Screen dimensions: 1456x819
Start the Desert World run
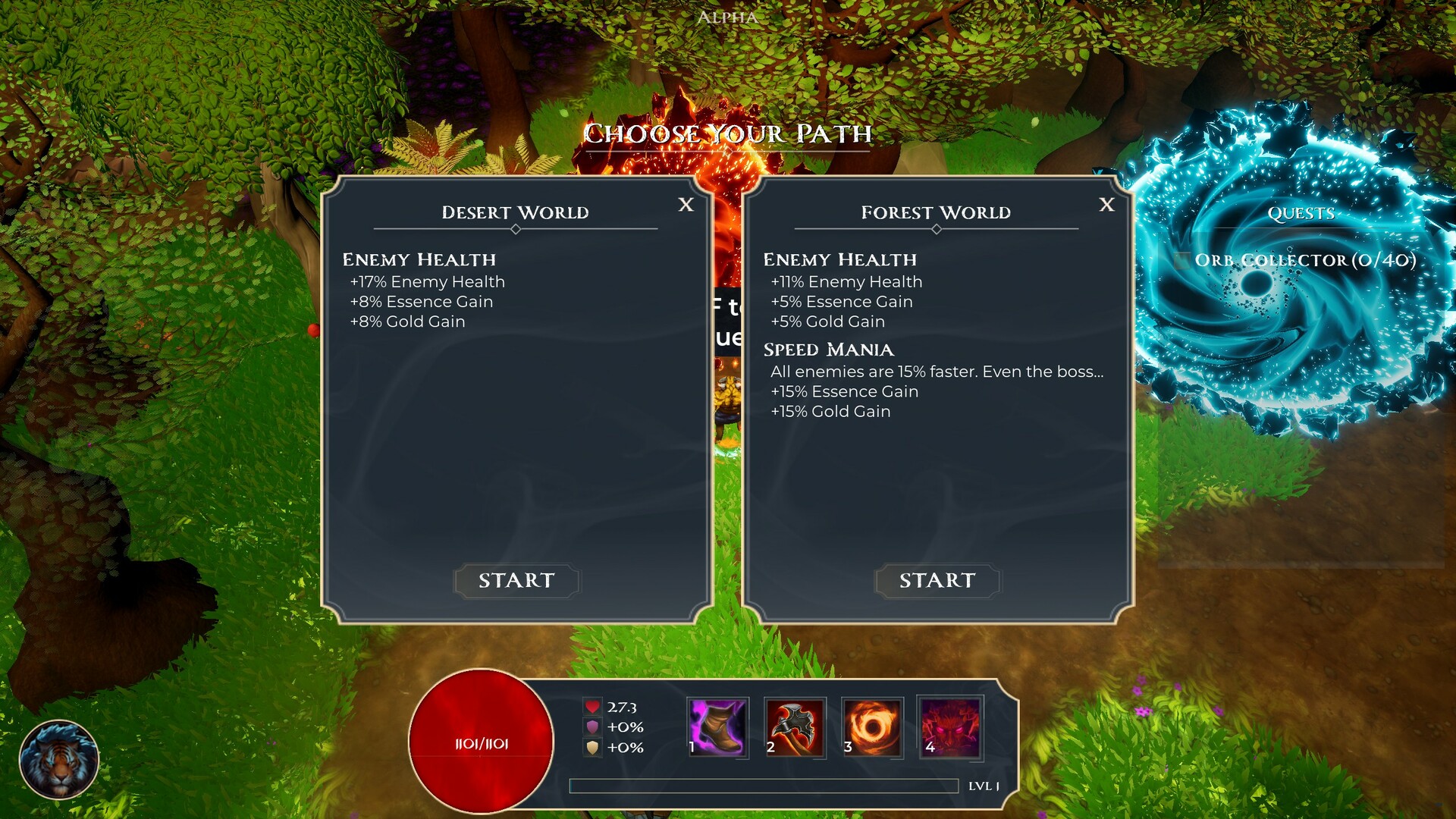516,581
